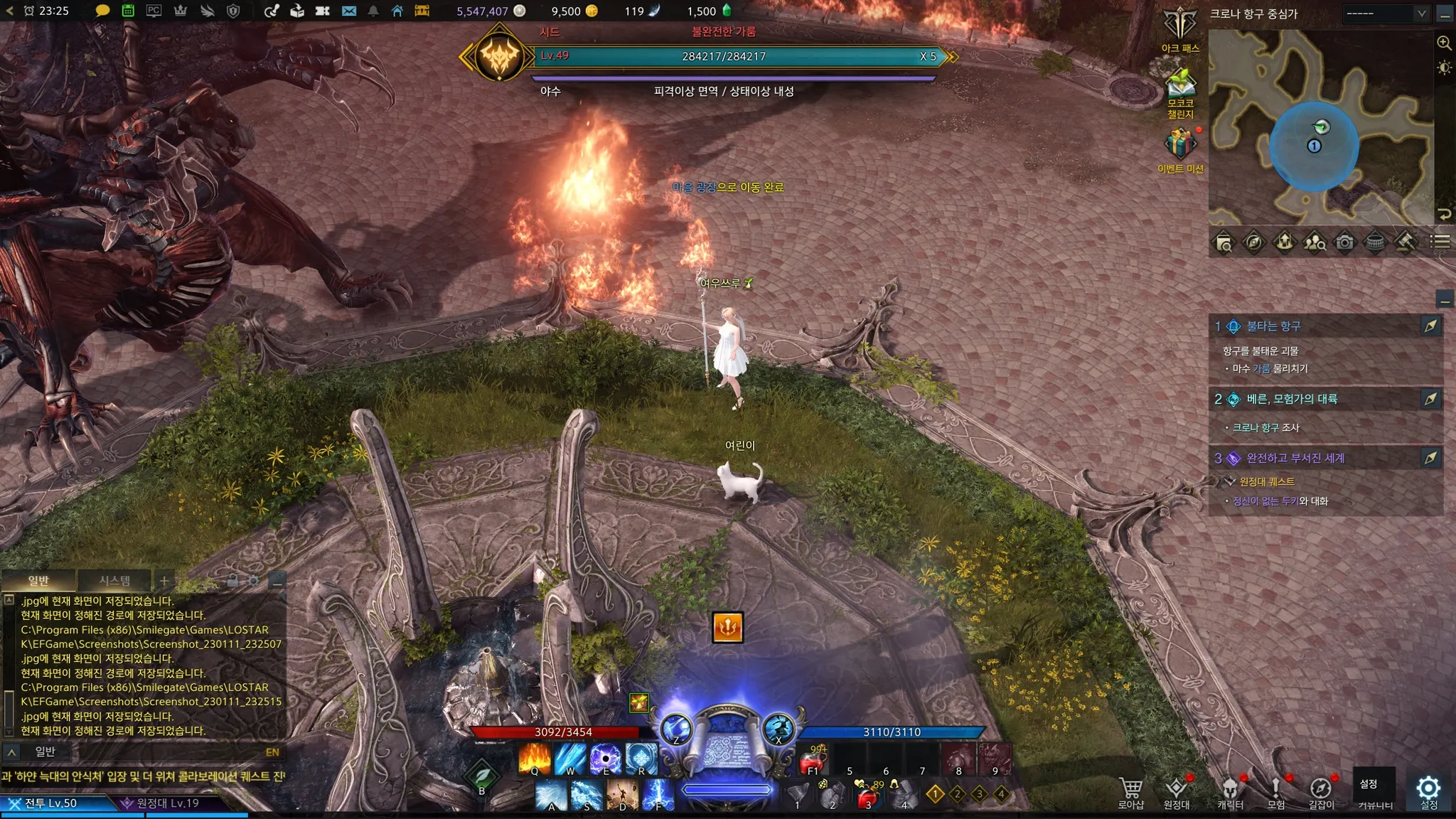Open the channel selection dropdown
1456x819 pixels.
1386,14
